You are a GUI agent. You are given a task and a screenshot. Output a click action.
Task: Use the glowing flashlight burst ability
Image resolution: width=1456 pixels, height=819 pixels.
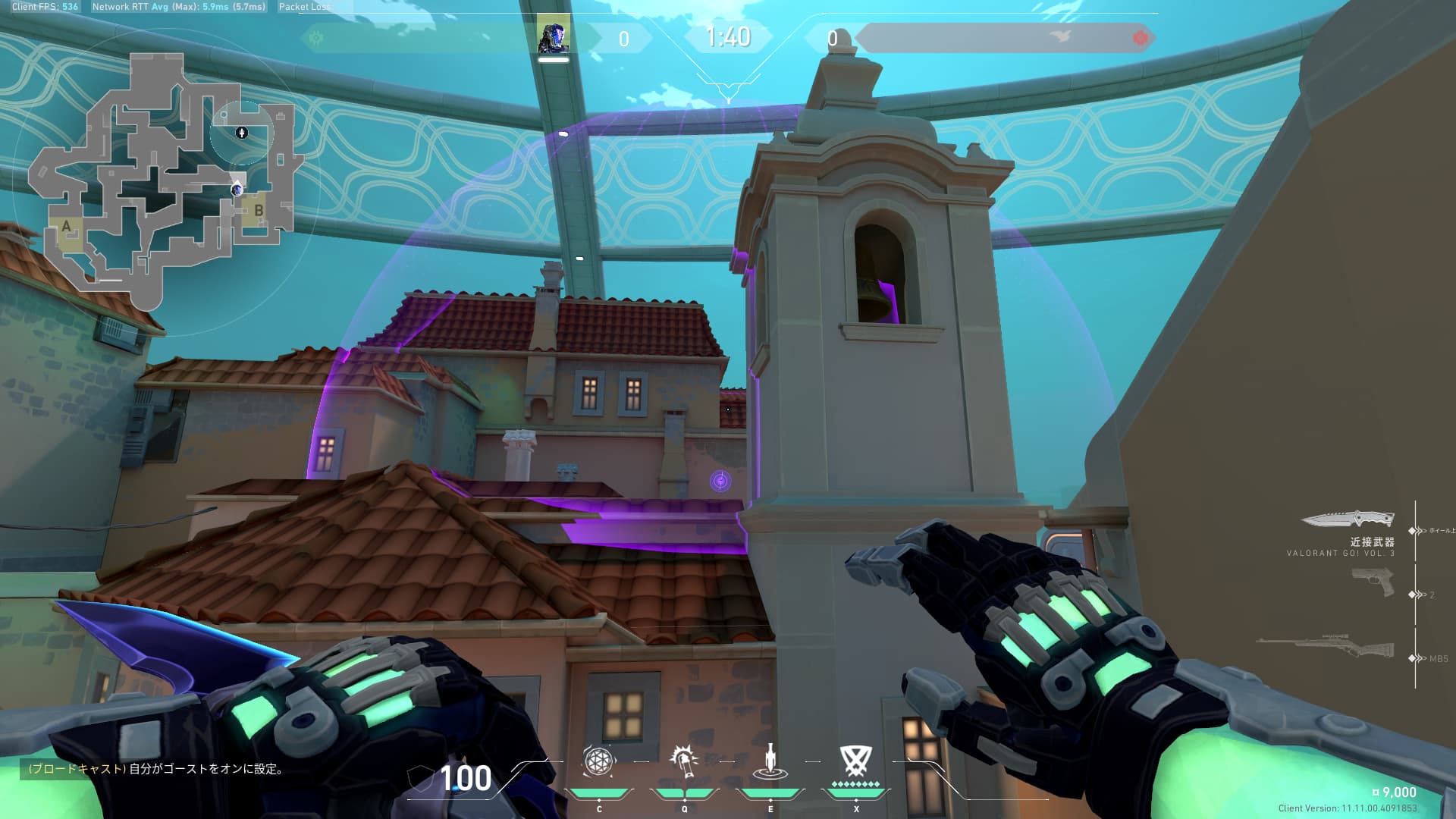[683, 761]
